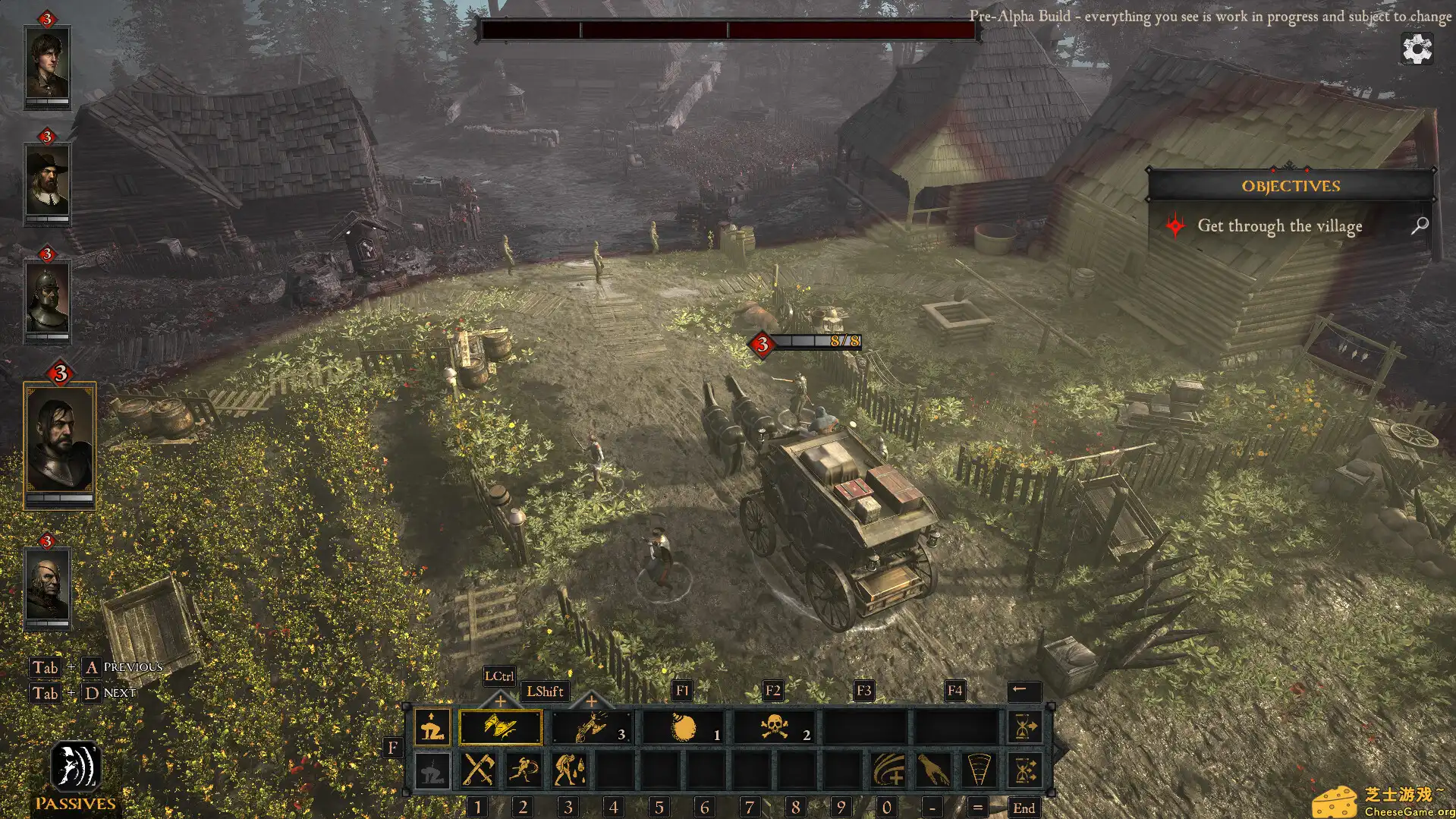This screenshot has height=819, width=1456.
Task: Click the health bar above the carriage enemy
Action: coord(816,342)
